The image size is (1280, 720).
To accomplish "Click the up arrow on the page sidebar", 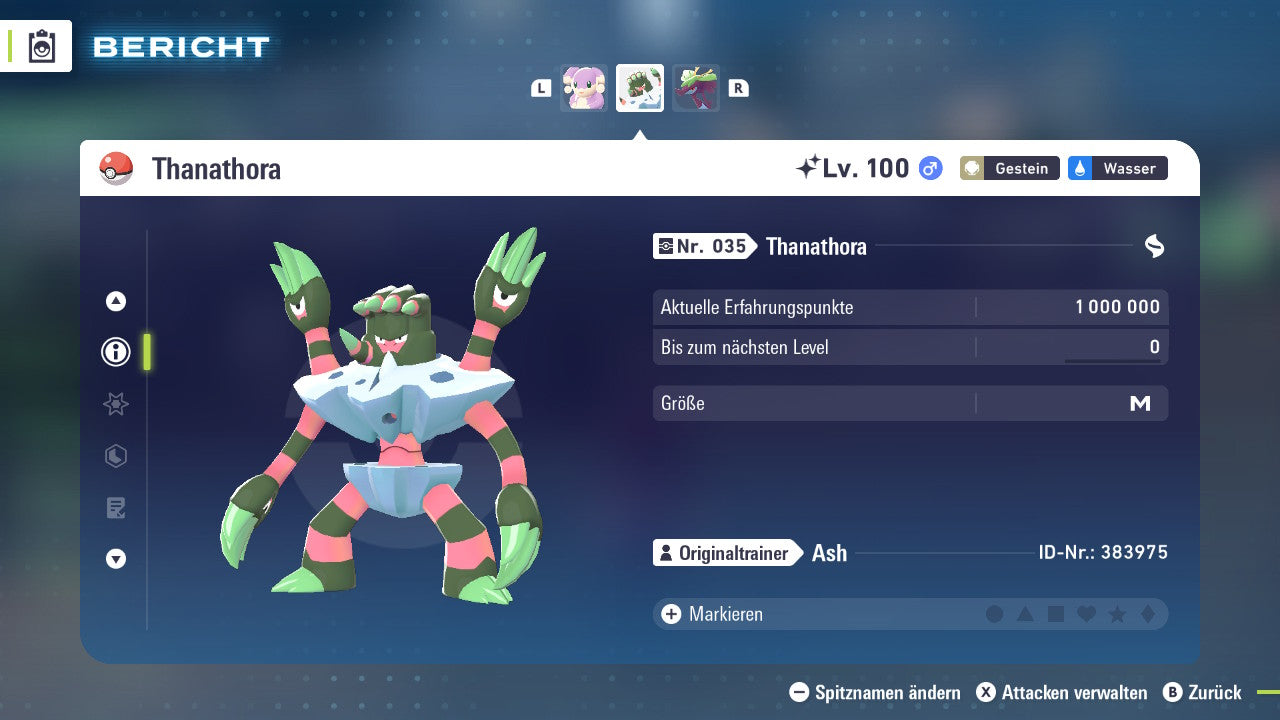I will point(116,301).
